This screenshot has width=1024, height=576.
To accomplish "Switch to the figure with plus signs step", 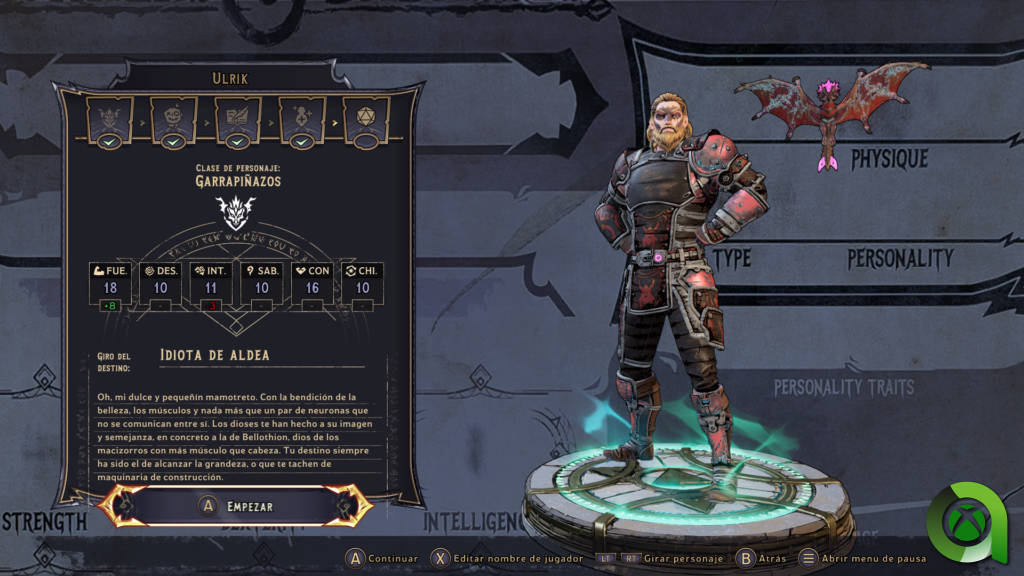I will (302, 118).
